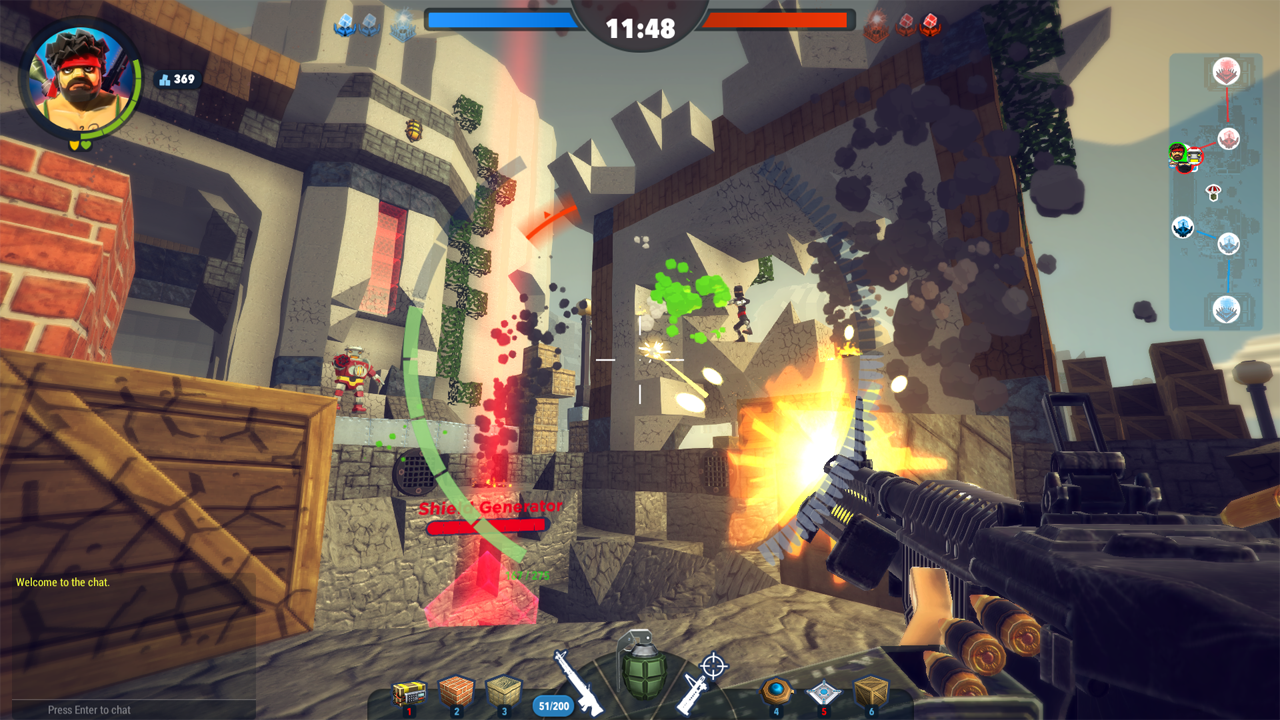Select the explosive block in hotbar slot 1
Image resolution: width=1280 pixels, height=720 pixels.
pyautogui.click(x=409, y=691)
